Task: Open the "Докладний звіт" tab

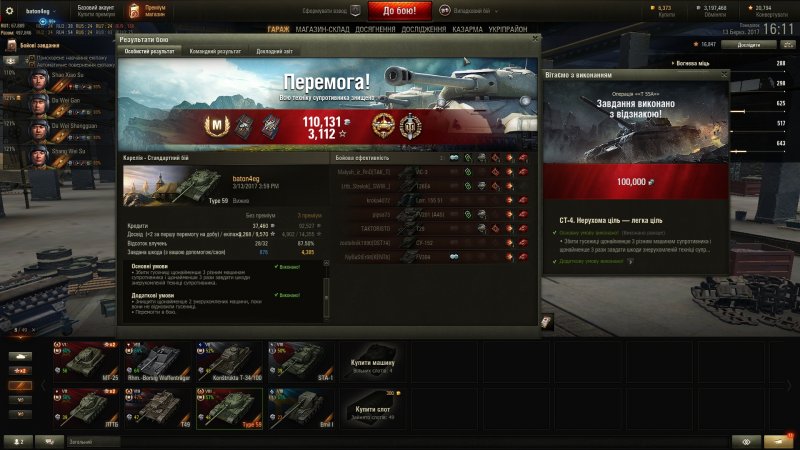Action: tap(275, 50)
